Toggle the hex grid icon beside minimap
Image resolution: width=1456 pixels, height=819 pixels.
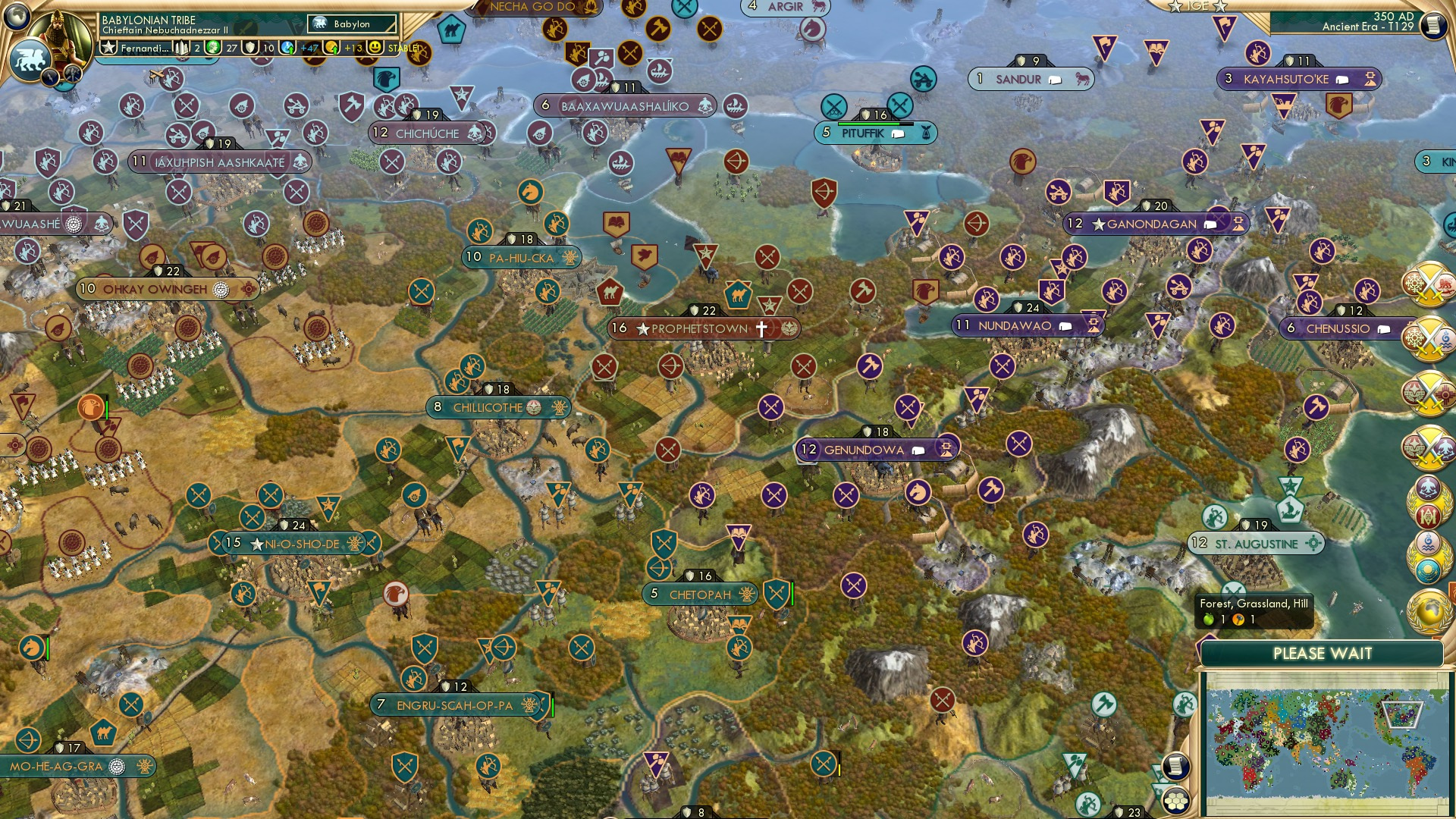pyautogui.click(x=1176, y=801)
